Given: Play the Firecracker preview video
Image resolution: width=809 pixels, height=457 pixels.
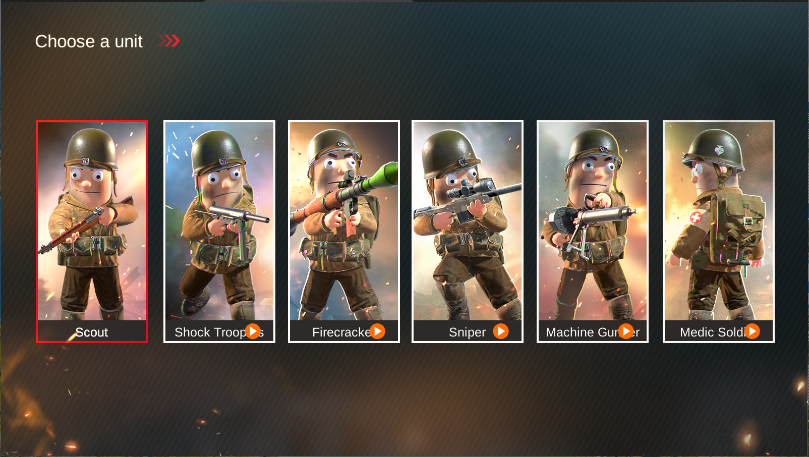Looking at the screenshot, I should coord(377,331).
